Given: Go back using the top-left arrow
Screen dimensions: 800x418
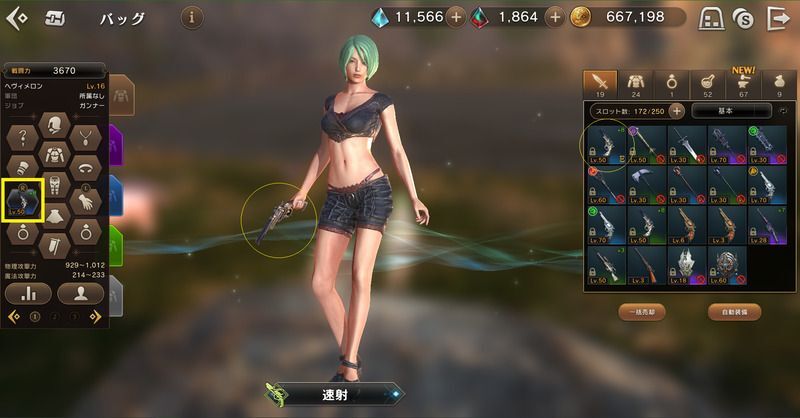Looking at the screenshot, I should (x=17, y=17).
